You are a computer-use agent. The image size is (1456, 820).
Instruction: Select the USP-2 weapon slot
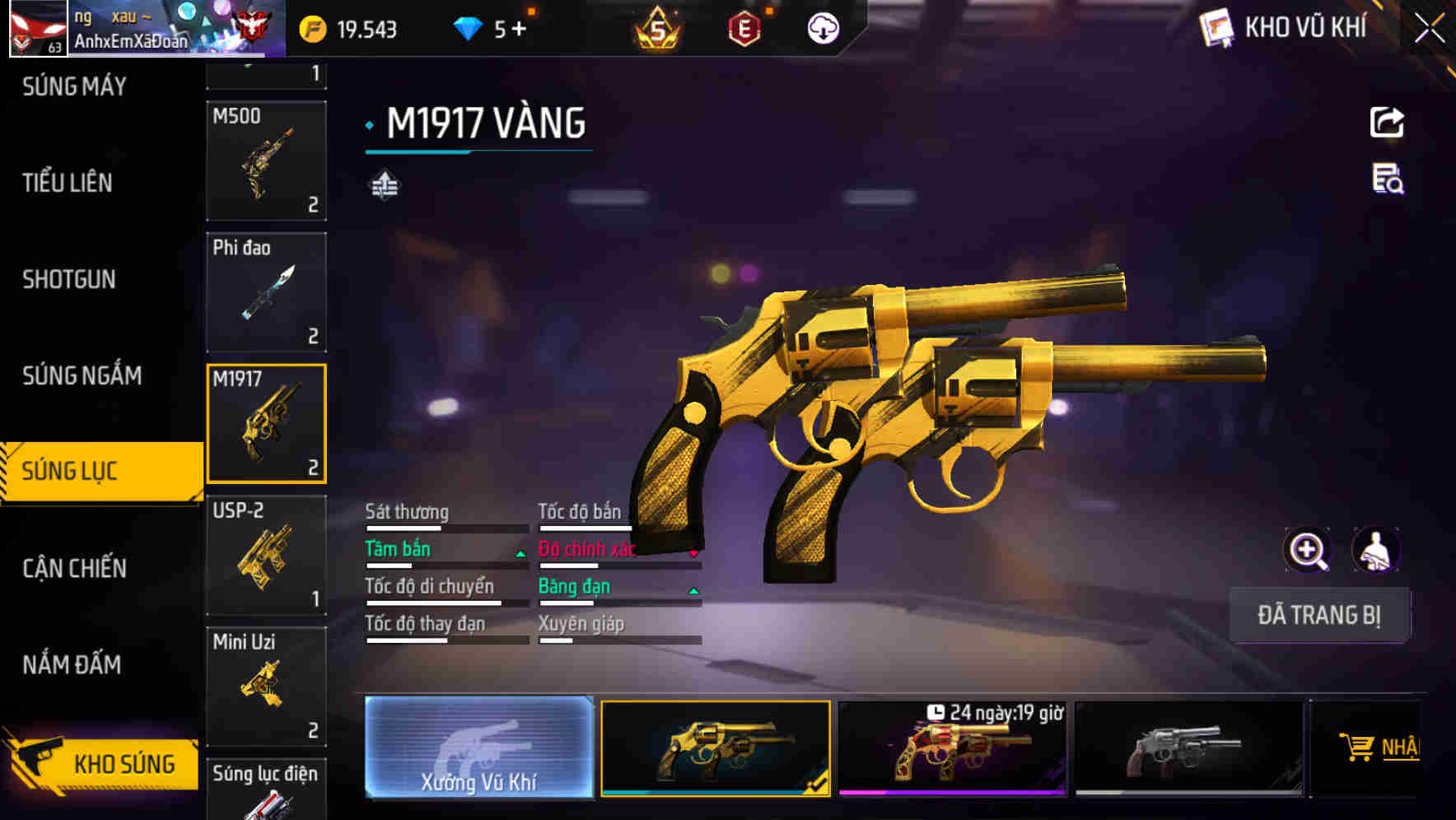[266, 555]
